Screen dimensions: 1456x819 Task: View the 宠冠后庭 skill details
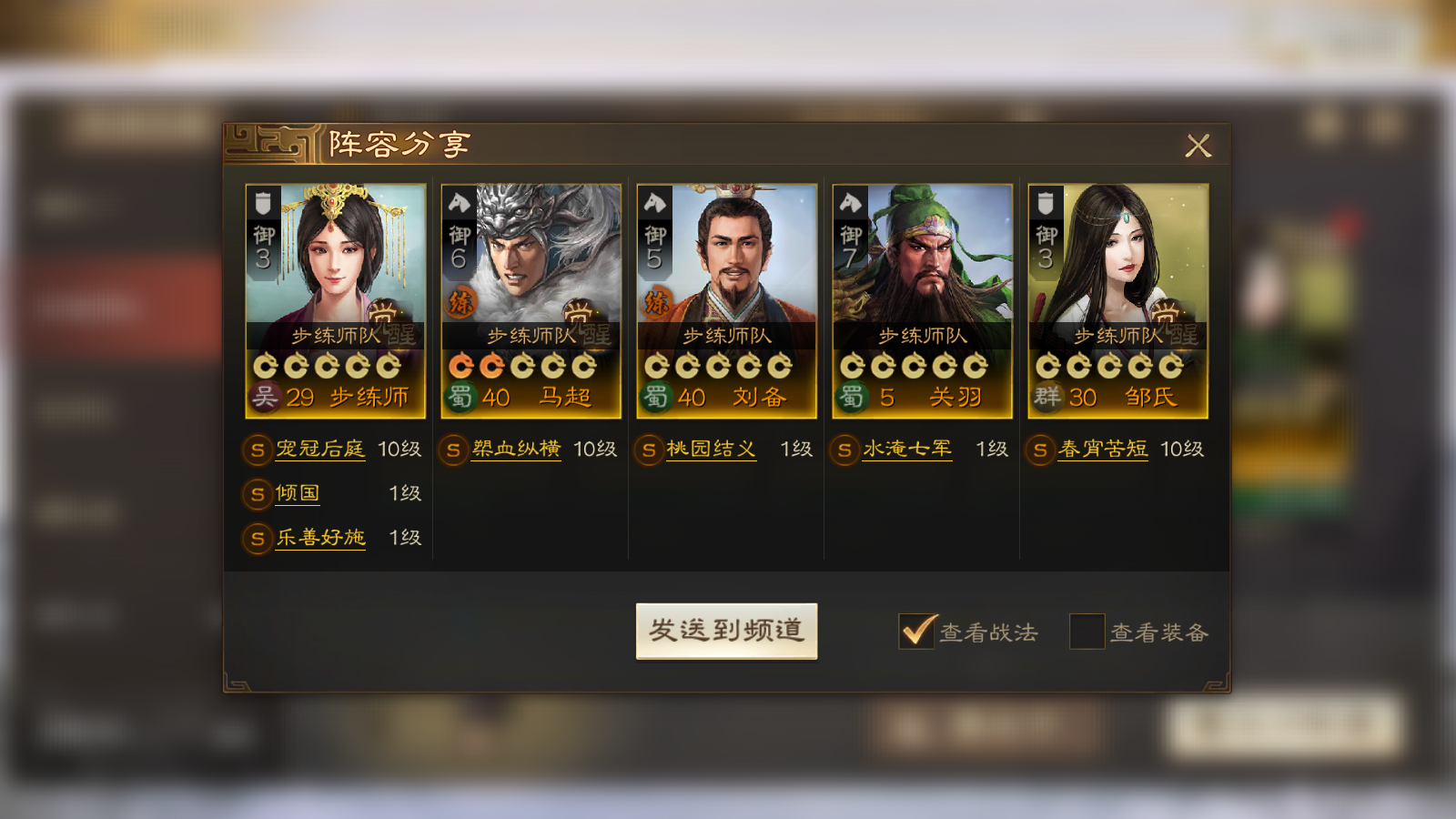(320, 450)
